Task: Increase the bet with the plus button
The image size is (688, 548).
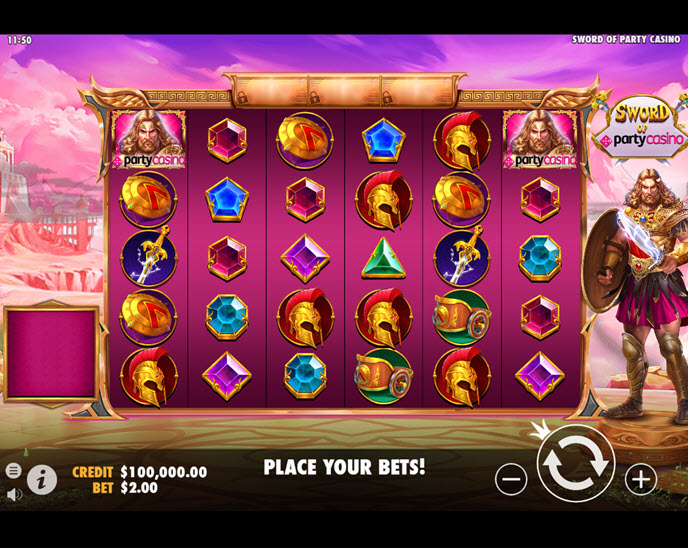Action: point(640,479)
